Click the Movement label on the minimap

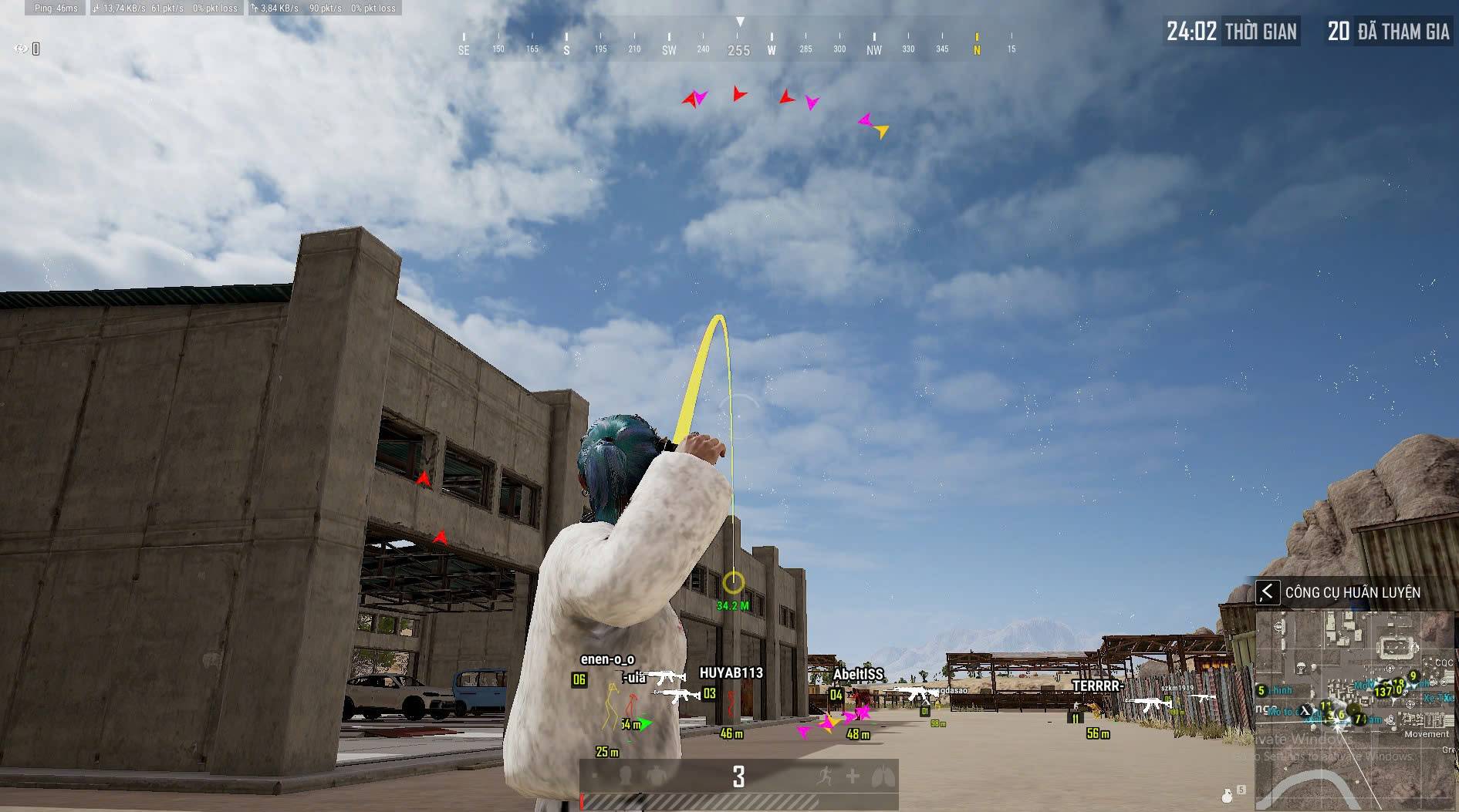click(1426, 734)
